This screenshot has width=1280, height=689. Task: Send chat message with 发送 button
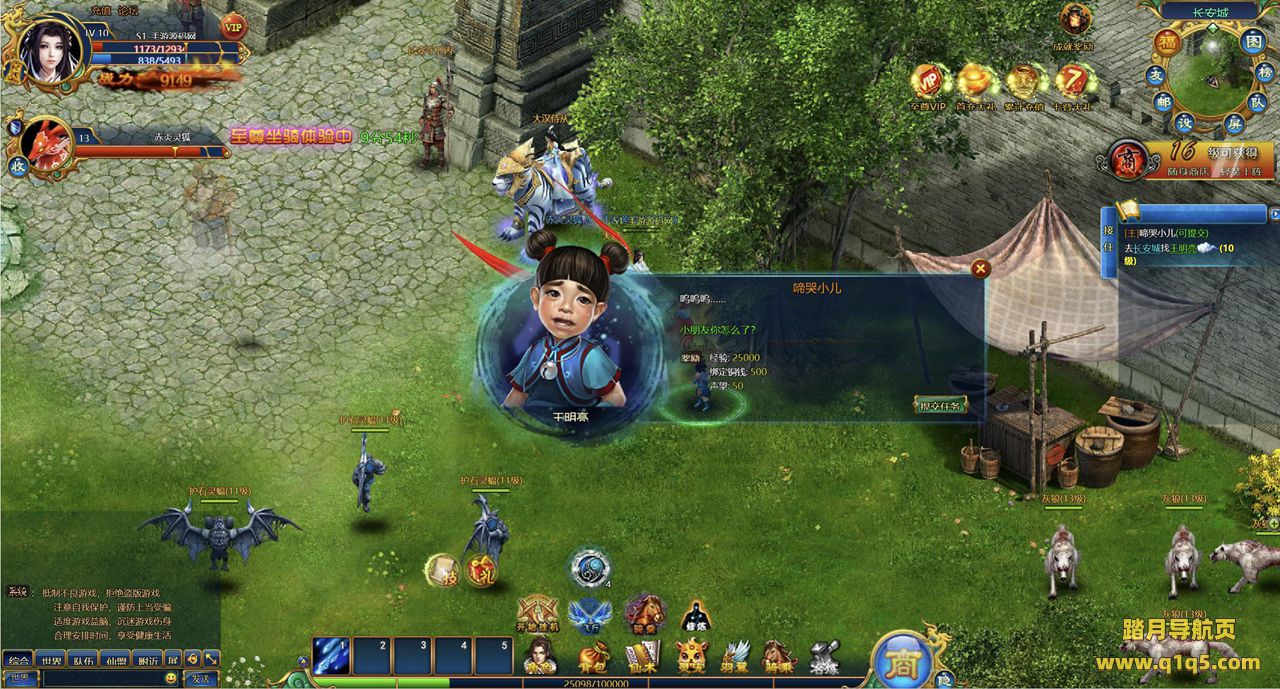coord(199,679)
